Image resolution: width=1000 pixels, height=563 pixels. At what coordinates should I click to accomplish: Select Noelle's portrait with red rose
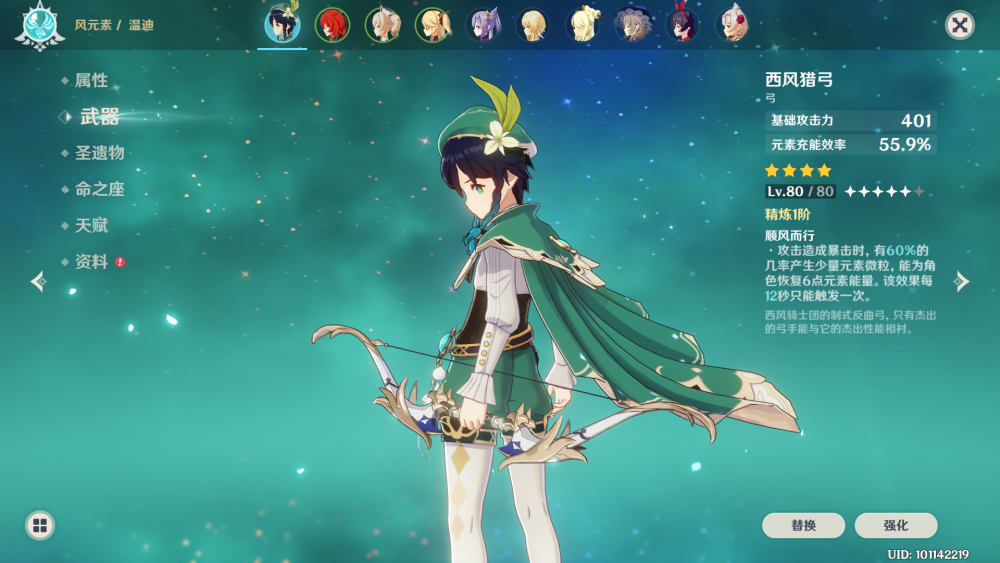click(733, 25)
